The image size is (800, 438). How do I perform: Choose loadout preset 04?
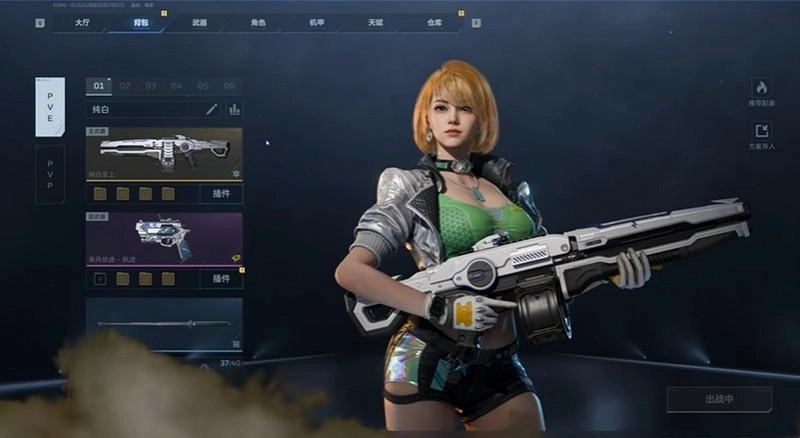pos(177,86)
